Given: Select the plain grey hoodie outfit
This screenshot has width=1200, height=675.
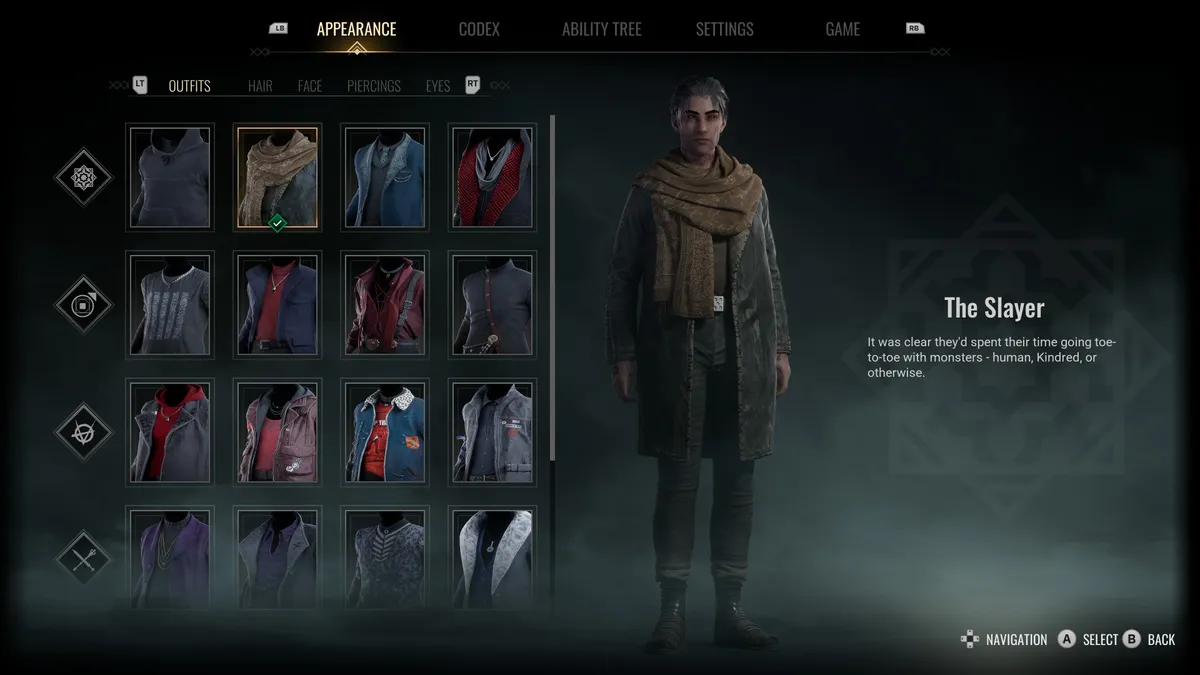Looking at the screenshot, I should click(x=170, y=177).
